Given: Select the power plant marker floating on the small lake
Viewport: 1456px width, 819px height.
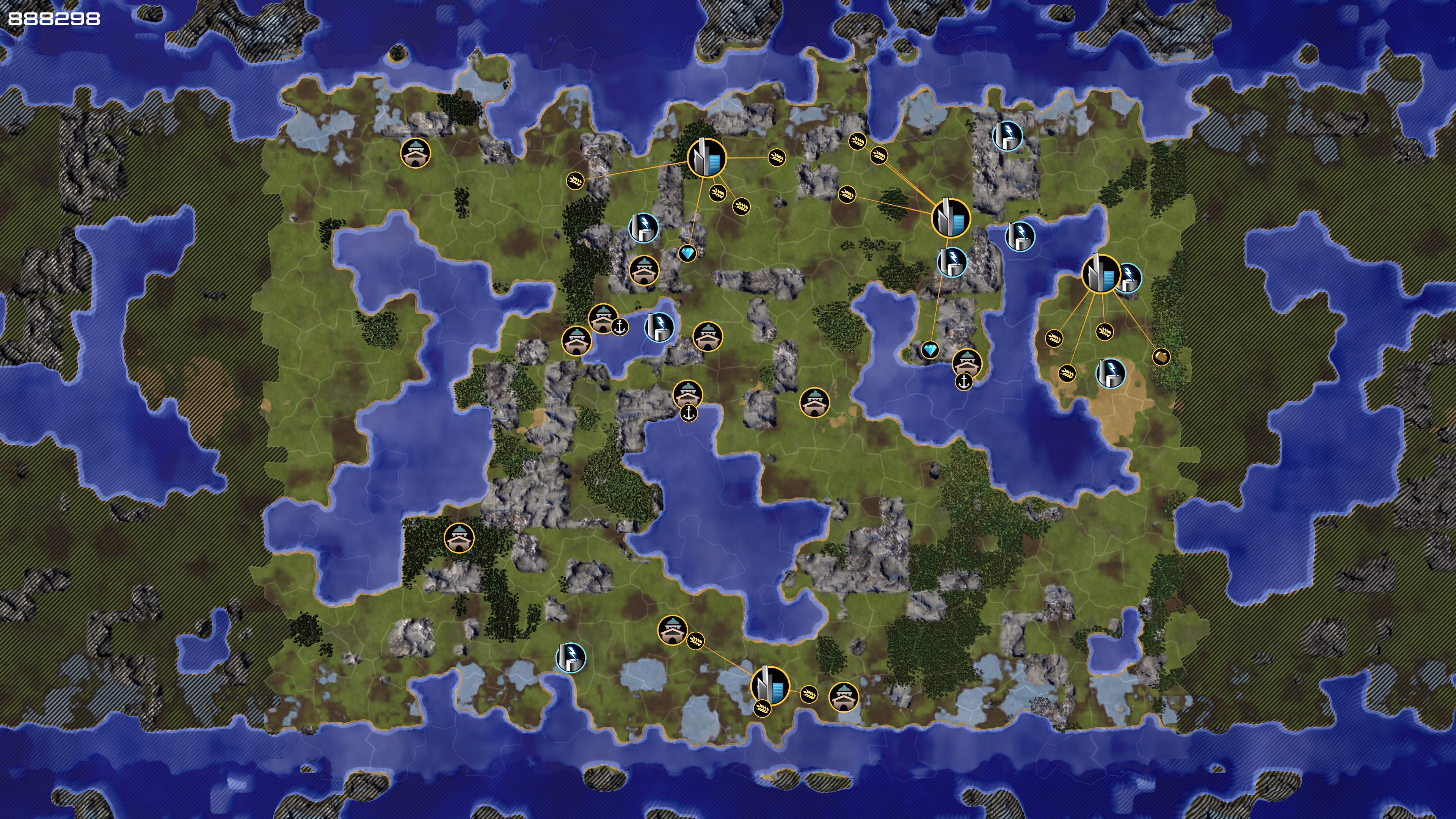Looking at the screenshot, I should (659, 327).
